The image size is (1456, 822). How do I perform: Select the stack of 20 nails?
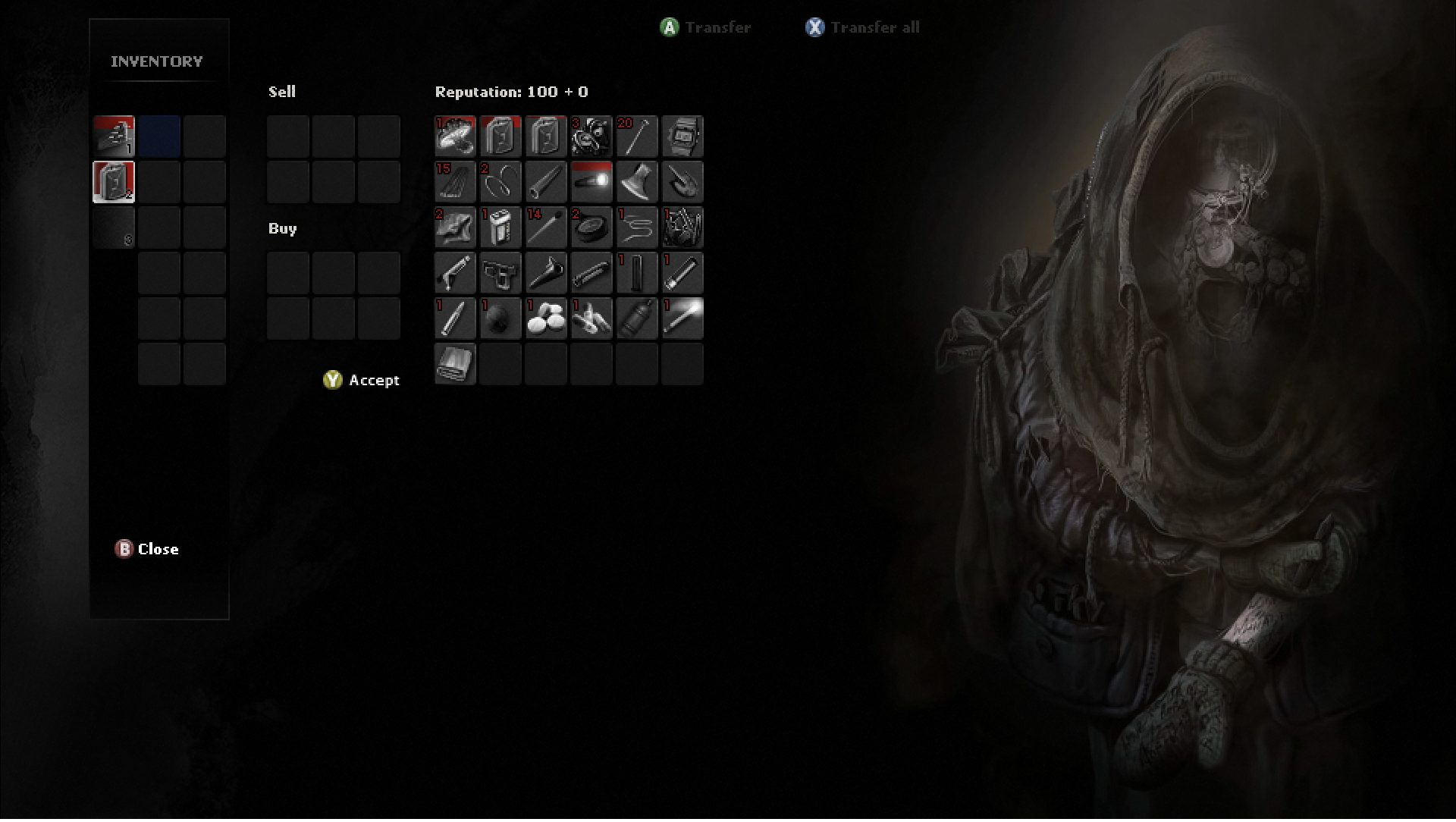[x=637, y=136]
